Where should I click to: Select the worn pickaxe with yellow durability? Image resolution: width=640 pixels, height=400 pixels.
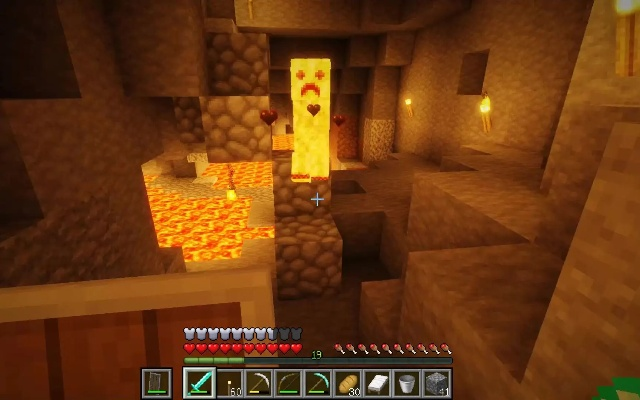(x=257, y=383)
